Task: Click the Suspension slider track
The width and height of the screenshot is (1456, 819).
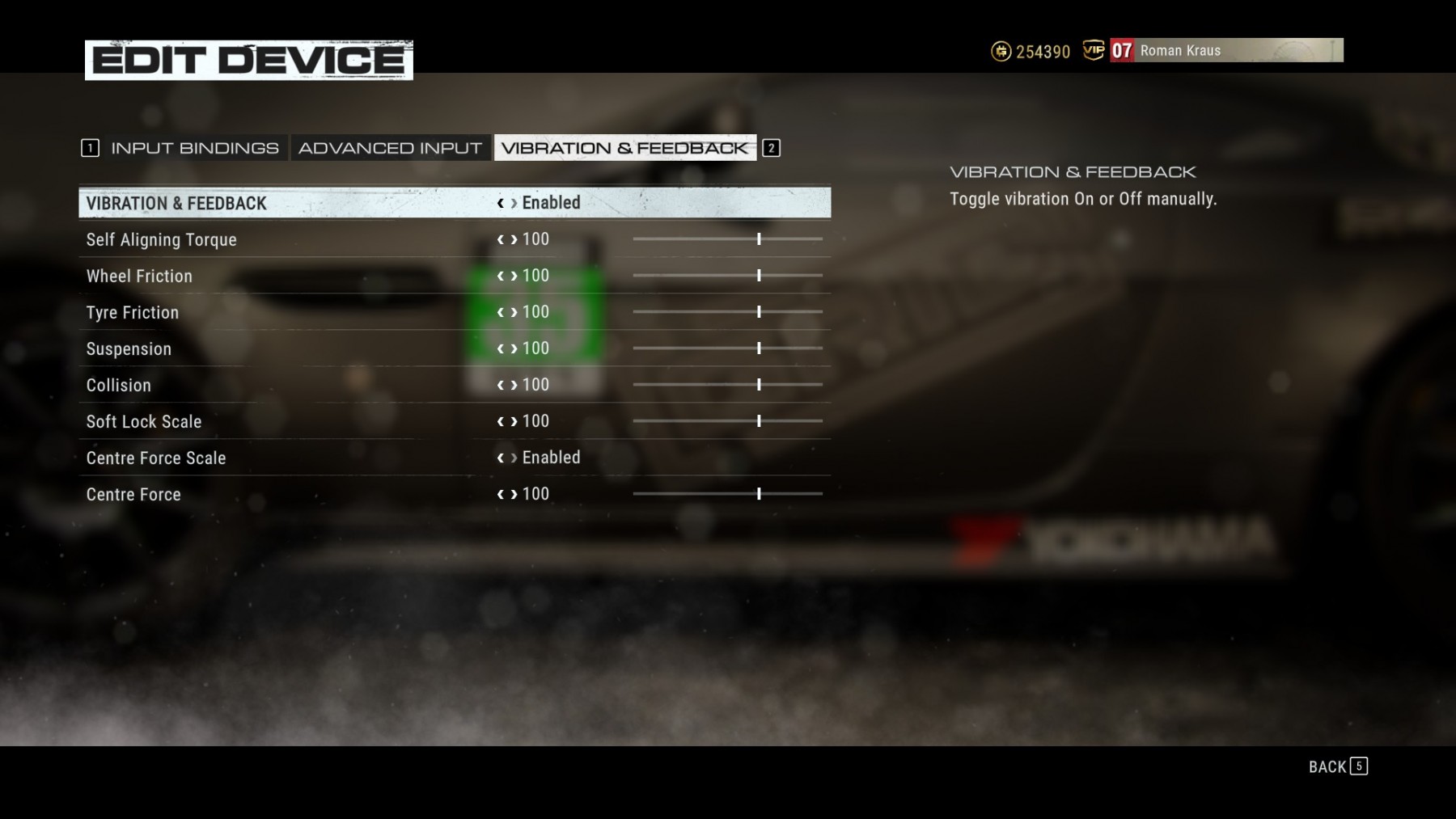Action: 727,348
